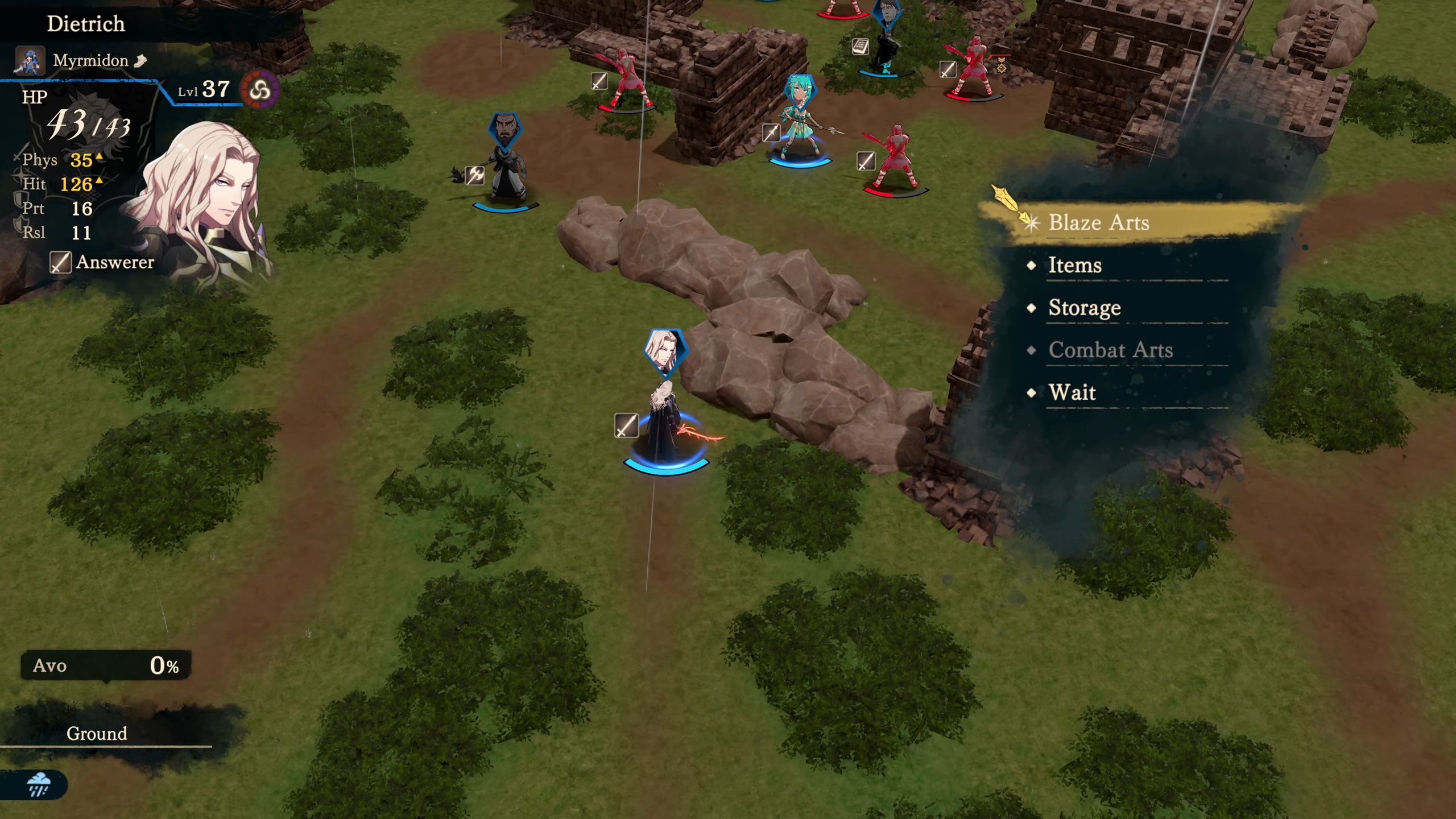Click the crest emblem beside the level
The width and height of the screenshot is (1456, 819).
pyautogui.click(x=260, y=90)
